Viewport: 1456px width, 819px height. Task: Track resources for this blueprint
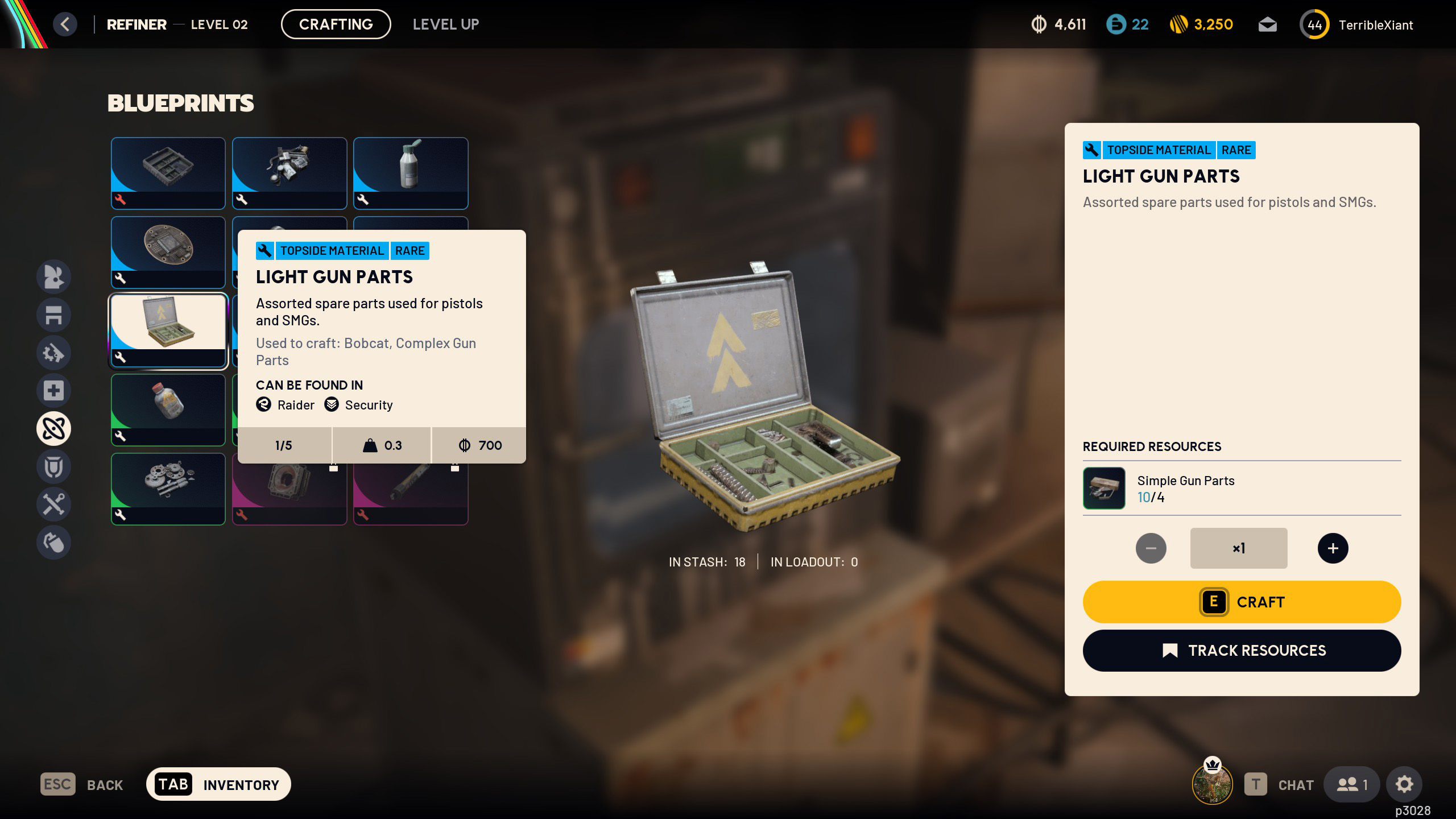[1242, 651]
